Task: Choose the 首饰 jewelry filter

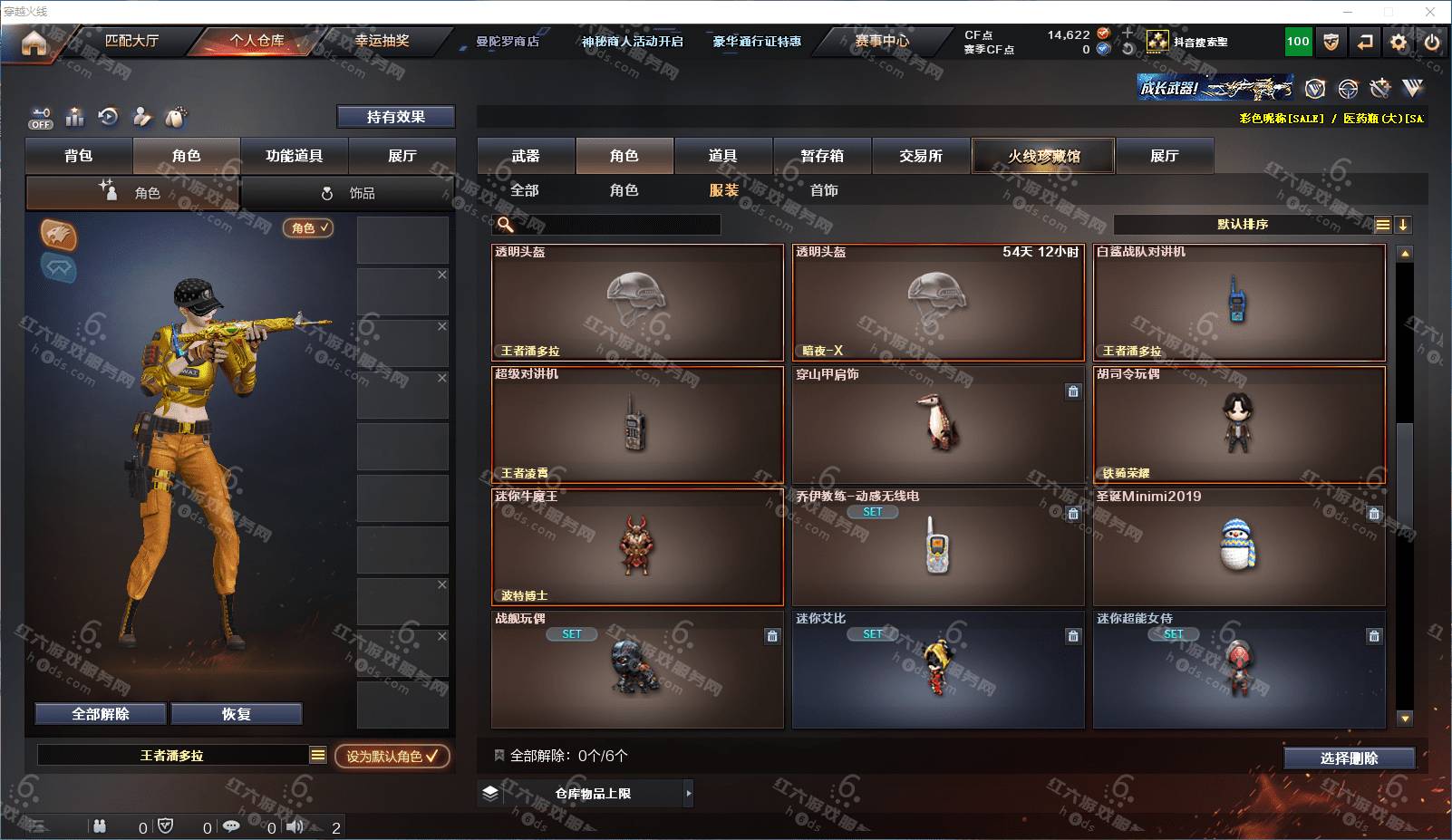Action: click(824, 190)
